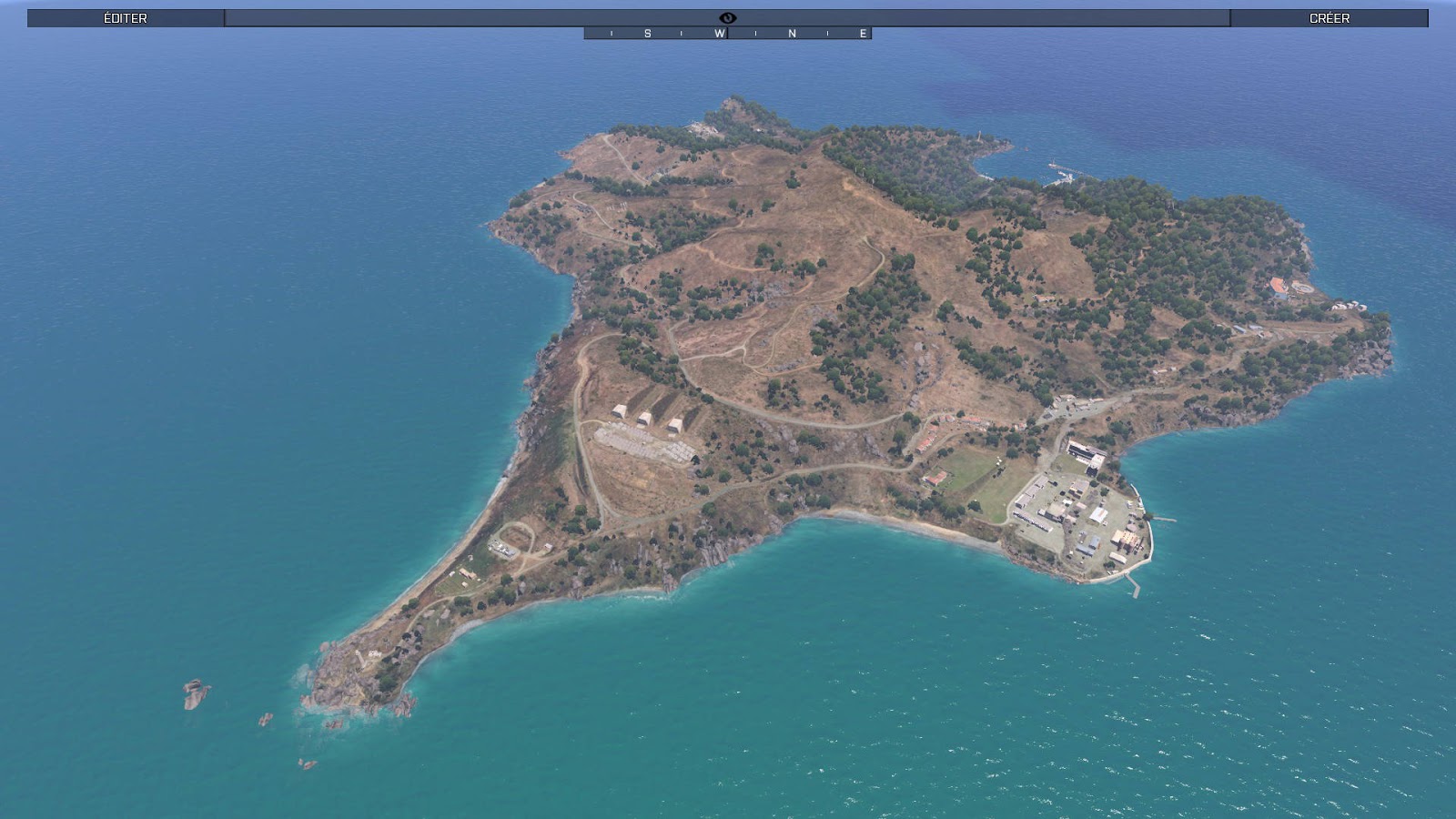Select the "E" marker on the compass strip
The width and height of the screenshot is (1456, 819).
click(863, 33)
